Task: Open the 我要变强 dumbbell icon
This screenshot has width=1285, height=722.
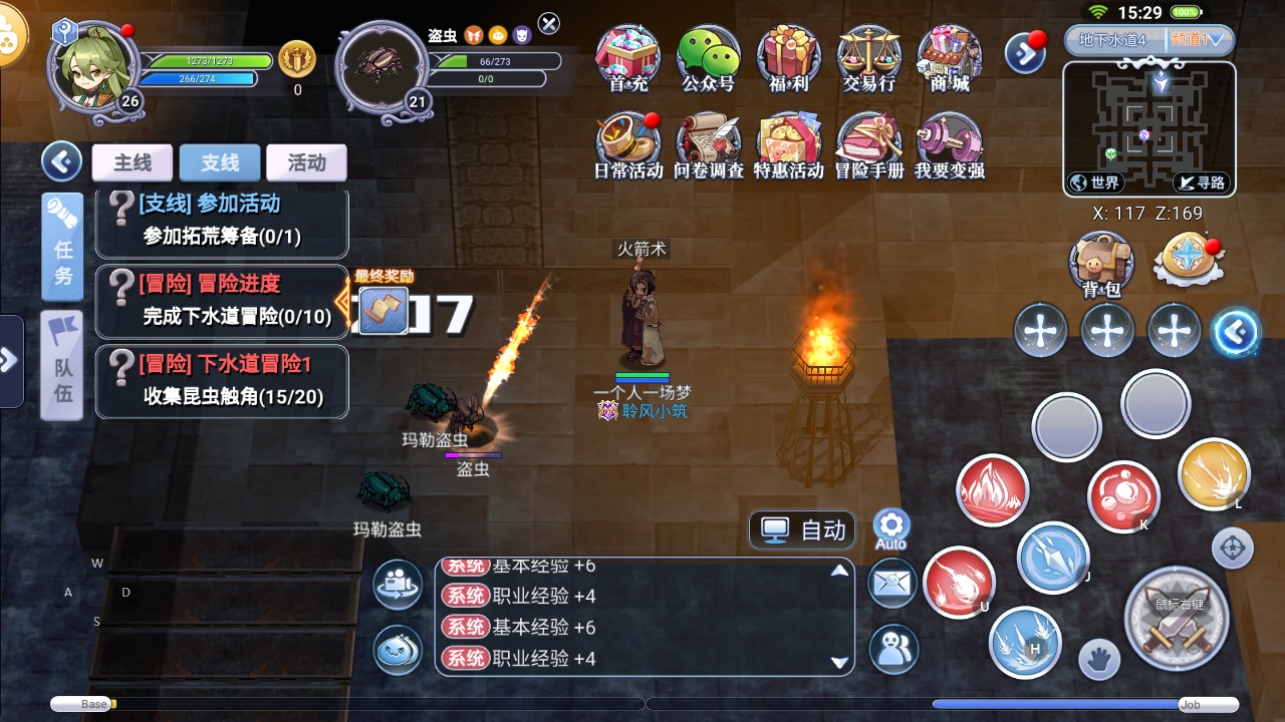Action: 949,143
